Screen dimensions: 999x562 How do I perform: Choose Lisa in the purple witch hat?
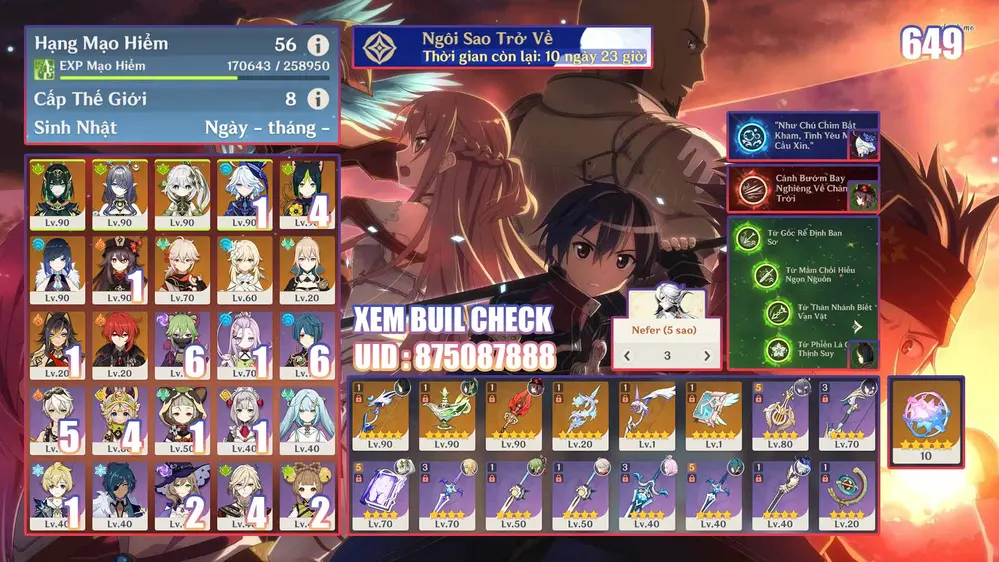tap(181, 492)
